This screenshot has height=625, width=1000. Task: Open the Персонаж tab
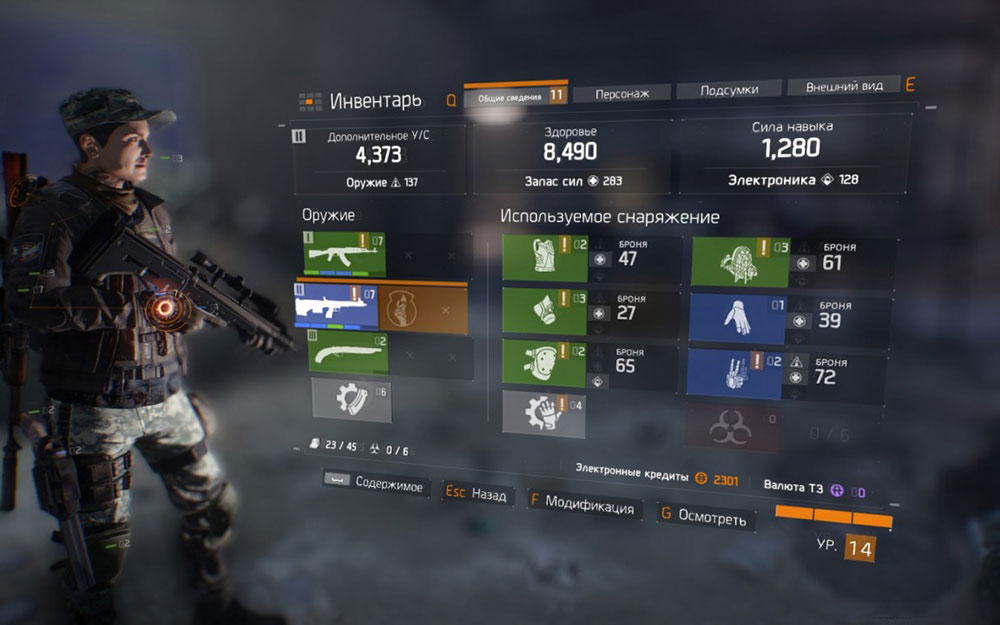(621, 93)
